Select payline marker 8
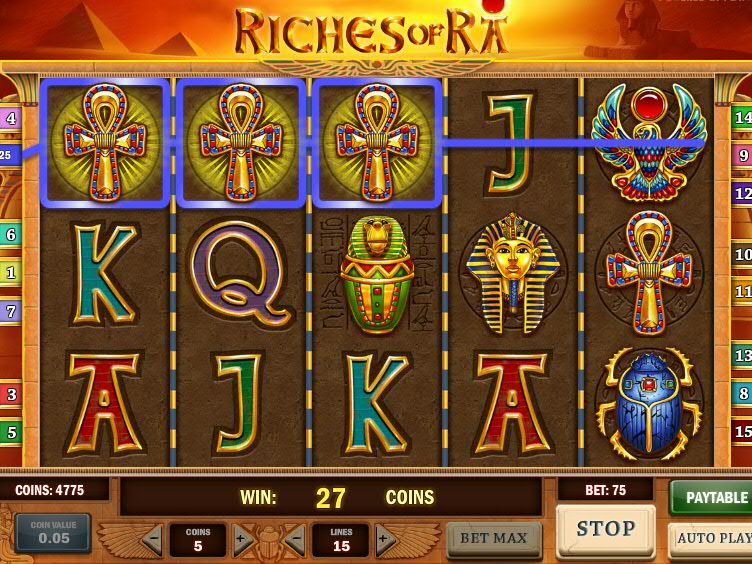752x564 pixels. point(742,393)
